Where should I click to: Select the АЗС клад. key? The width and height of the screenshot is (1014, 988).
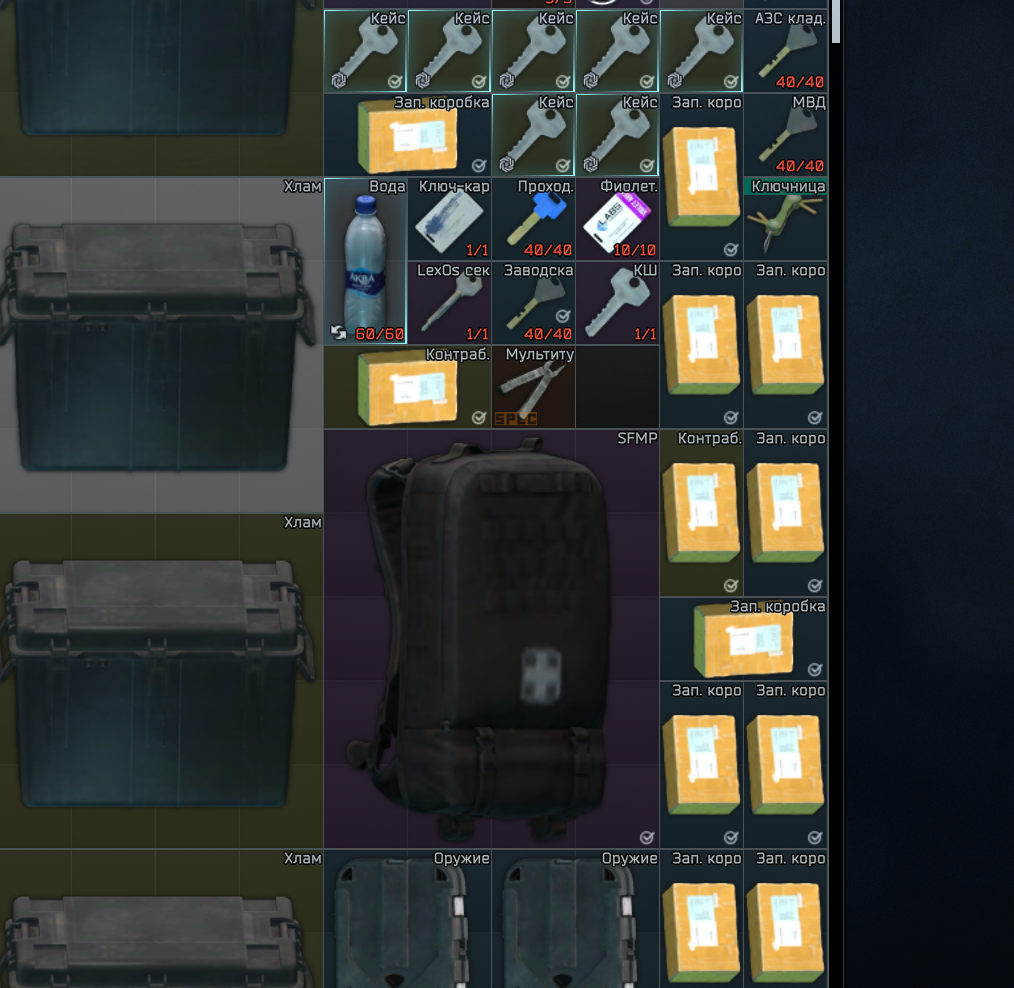click(x=785, y=52)
